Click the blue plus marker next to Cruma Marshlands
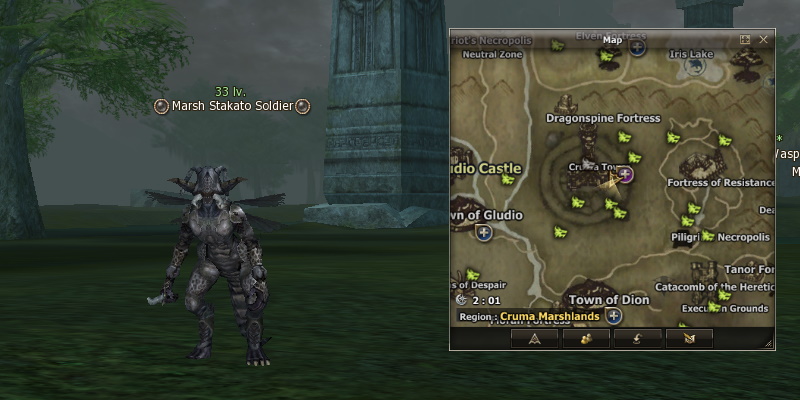Screen dimensions: 800x400 click(614, 316)
